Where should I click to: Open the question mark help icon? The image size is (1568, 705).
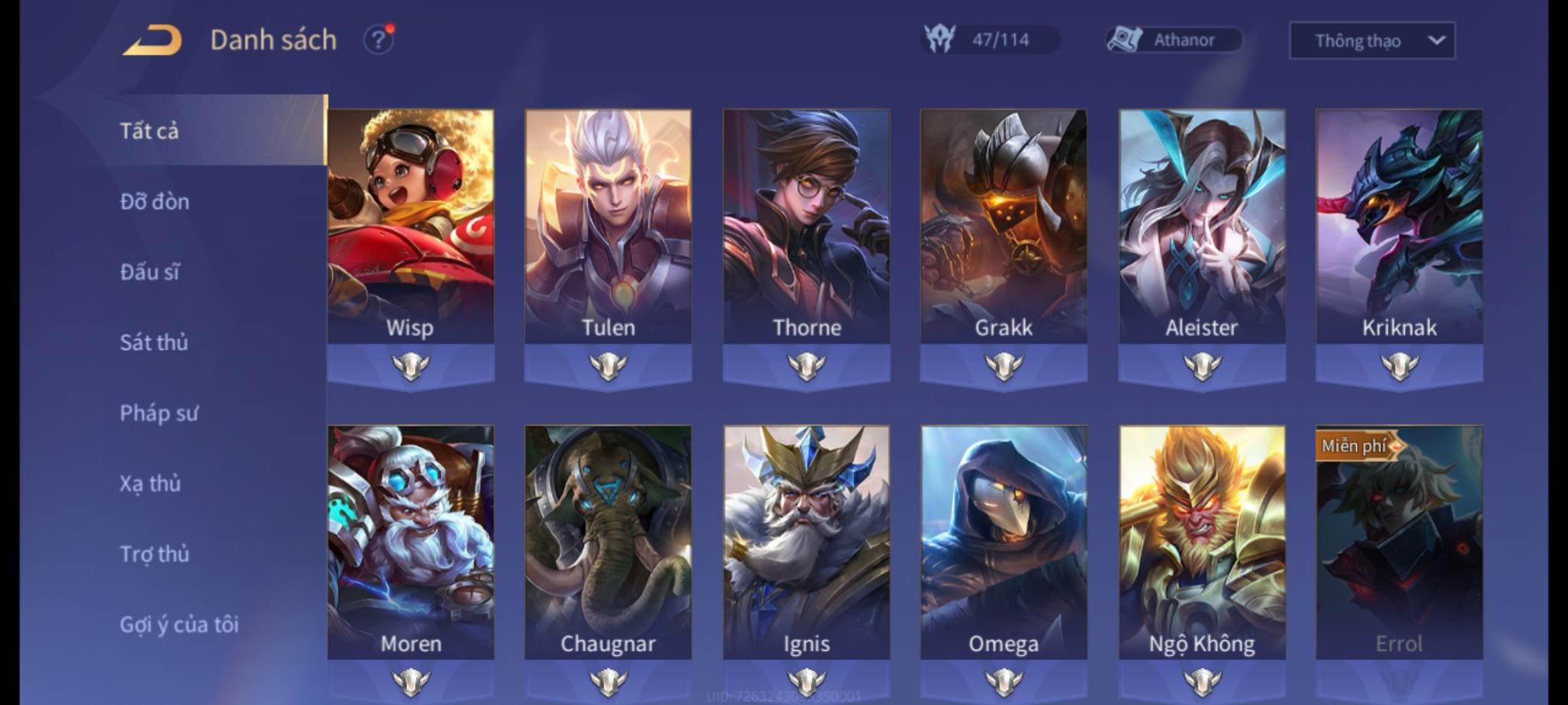(x=378, y=40)
